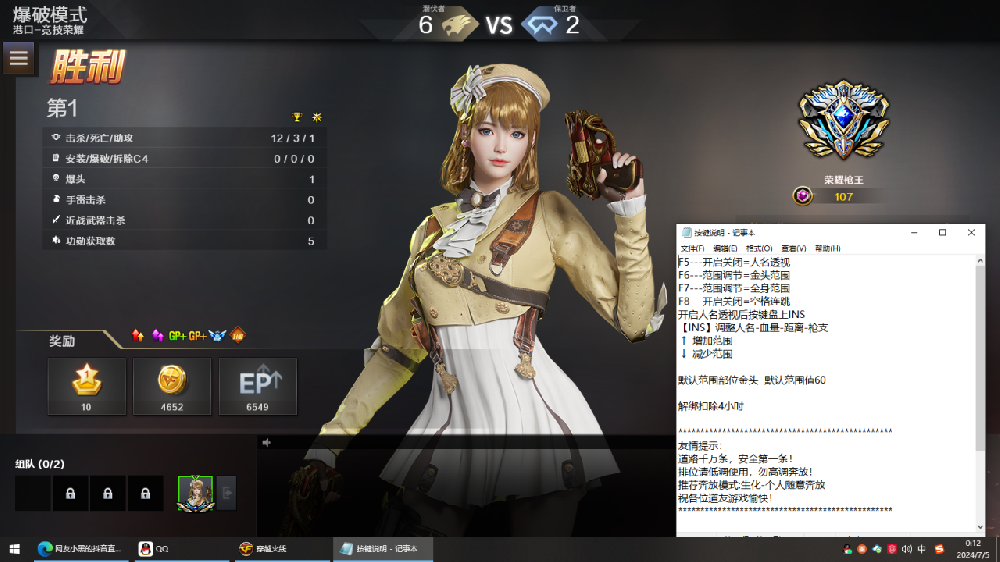1000x562 pixels.
Task: Close the Notepad window
Action: 971,232
